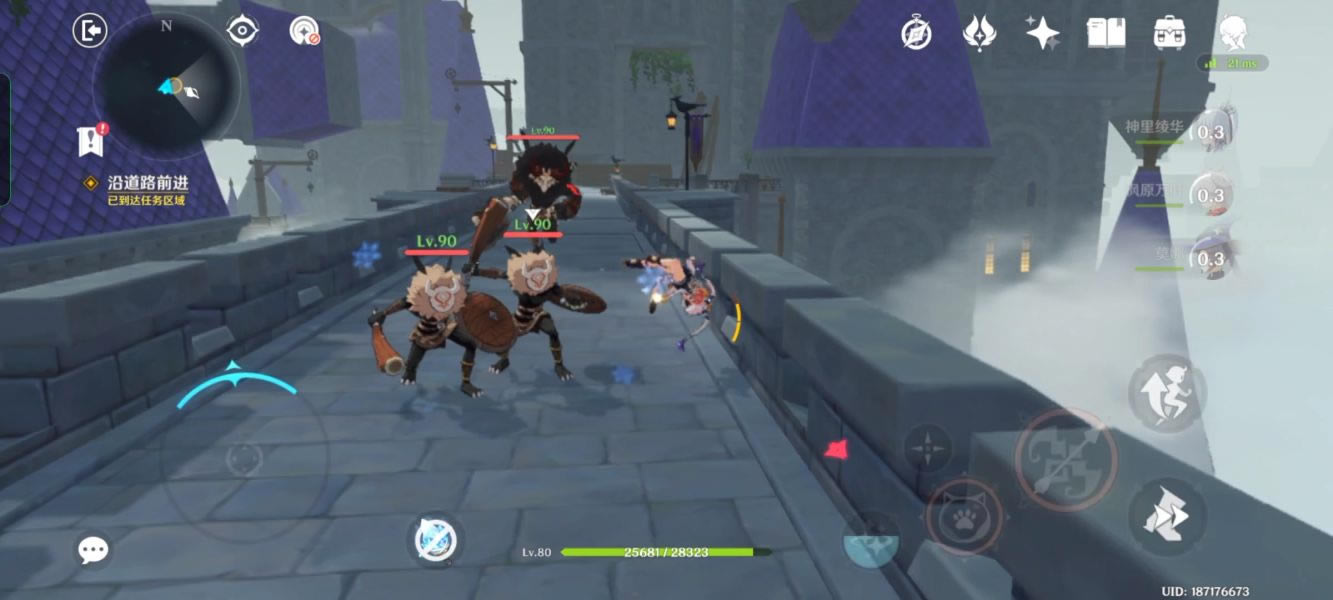Open the circular minimap
Screen dimensions: 1333x600
(167, 85)
